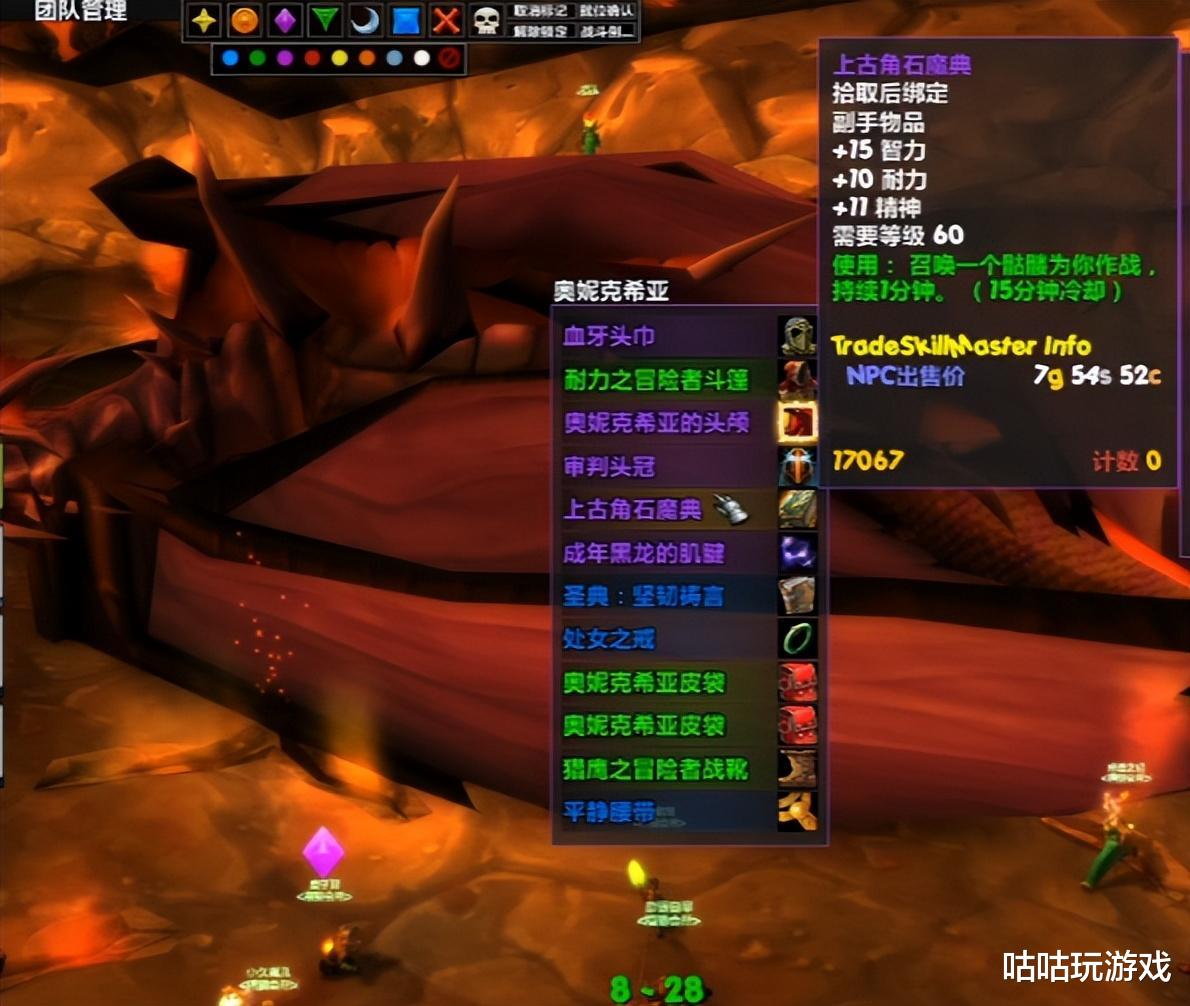
Task: Click the 圣典：坚韧祷言 book item
Action: pyautogui.click(x=665, y=597)
